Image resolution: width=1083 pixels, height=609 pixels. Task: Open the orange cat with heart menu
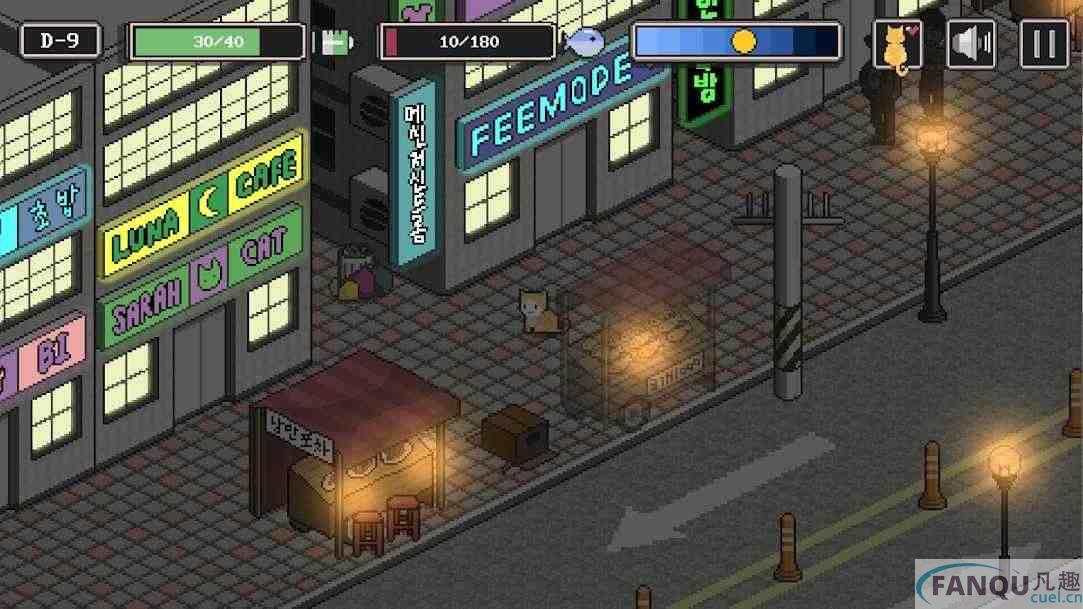[898, 44]
